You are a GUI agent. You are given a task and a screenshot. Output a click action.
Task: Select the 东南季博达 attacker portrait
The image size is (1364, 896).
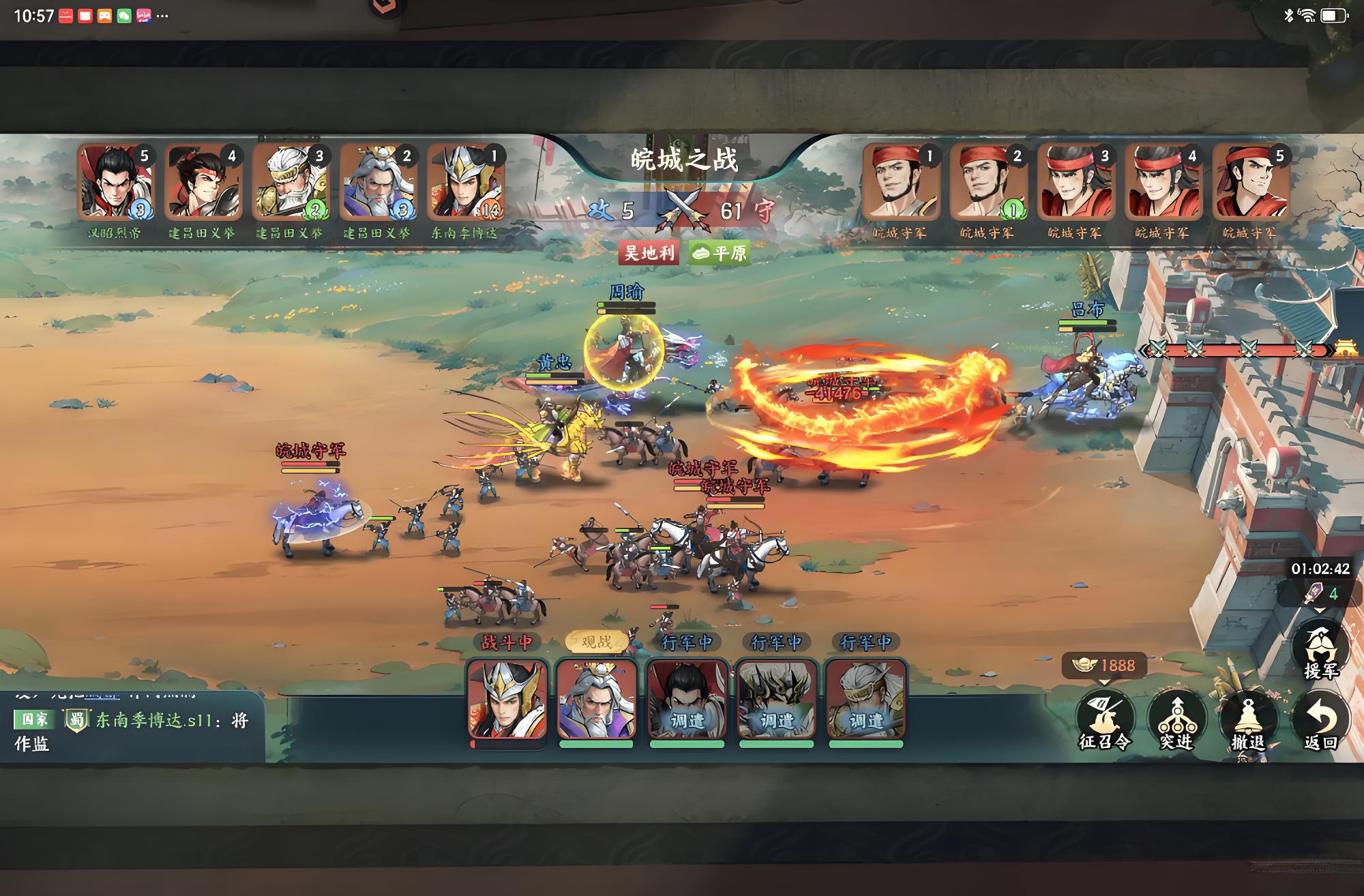pyautogui.click(x=465, y=182)
